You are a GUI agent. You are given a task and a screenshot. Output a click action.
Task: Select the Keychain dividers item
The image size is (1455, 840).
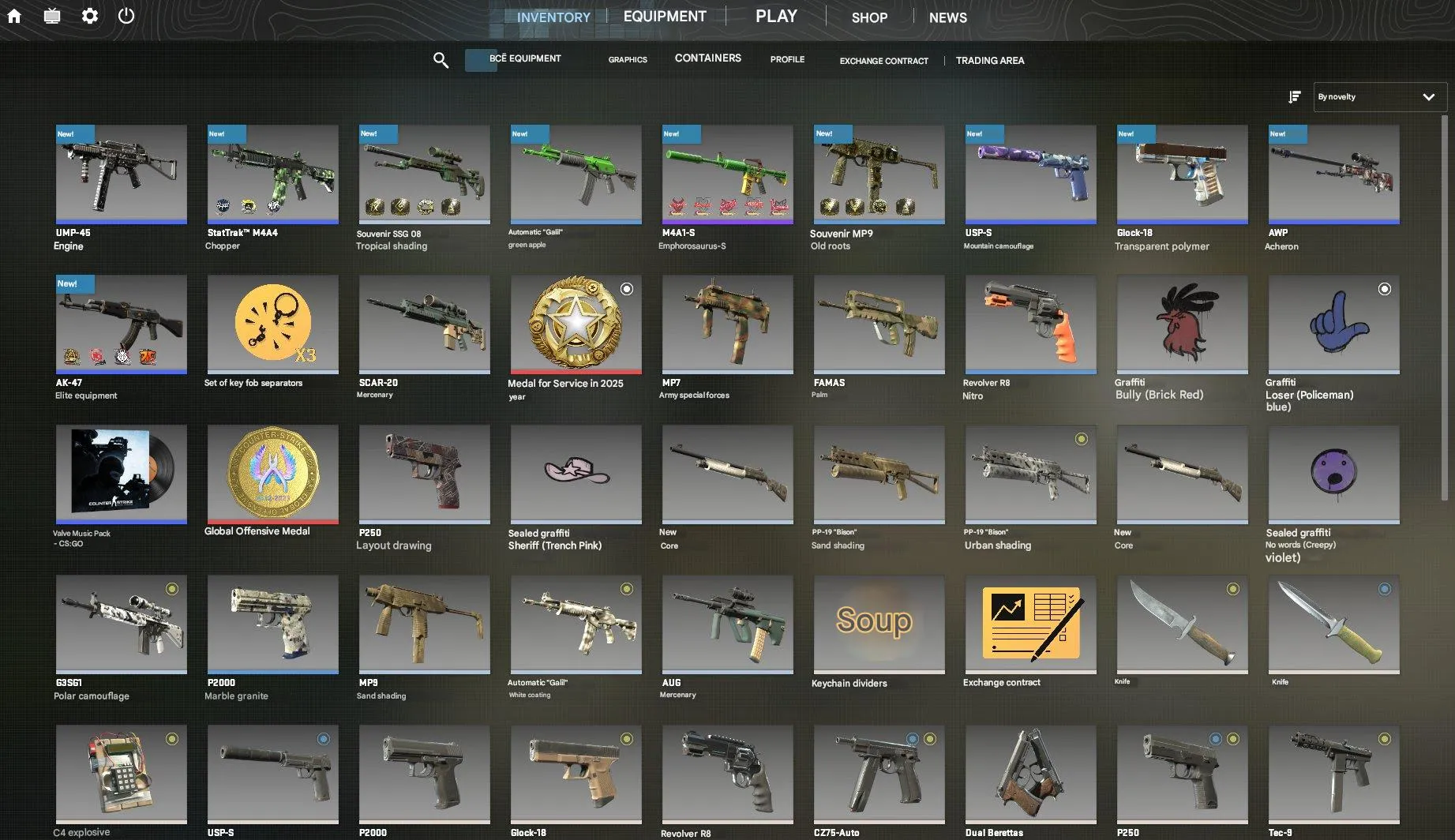[x=878, y=624]
